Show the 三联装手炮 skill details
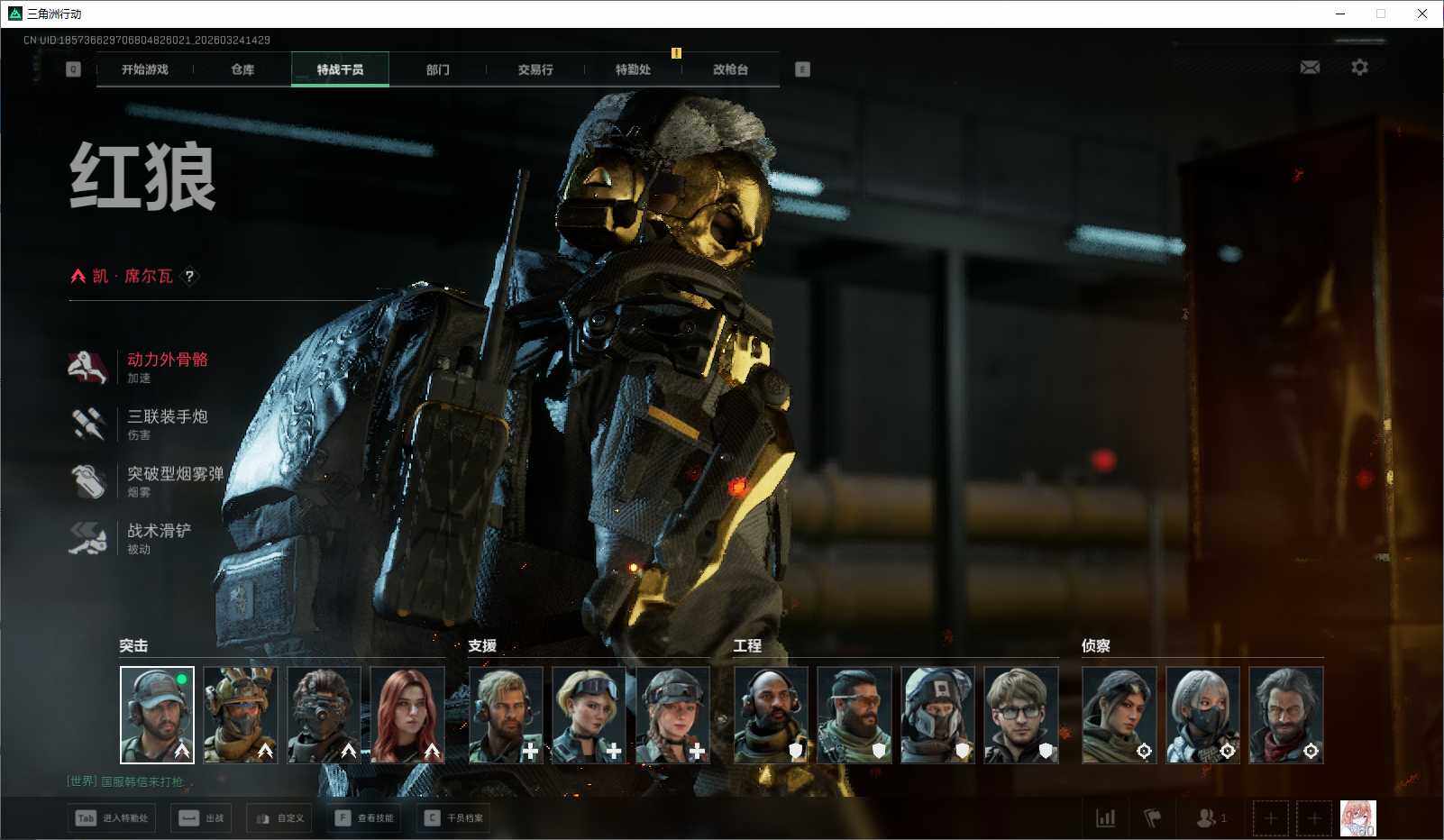Image resolution: width=1444 pixels, height=840 pixels. tap(167, 416)
